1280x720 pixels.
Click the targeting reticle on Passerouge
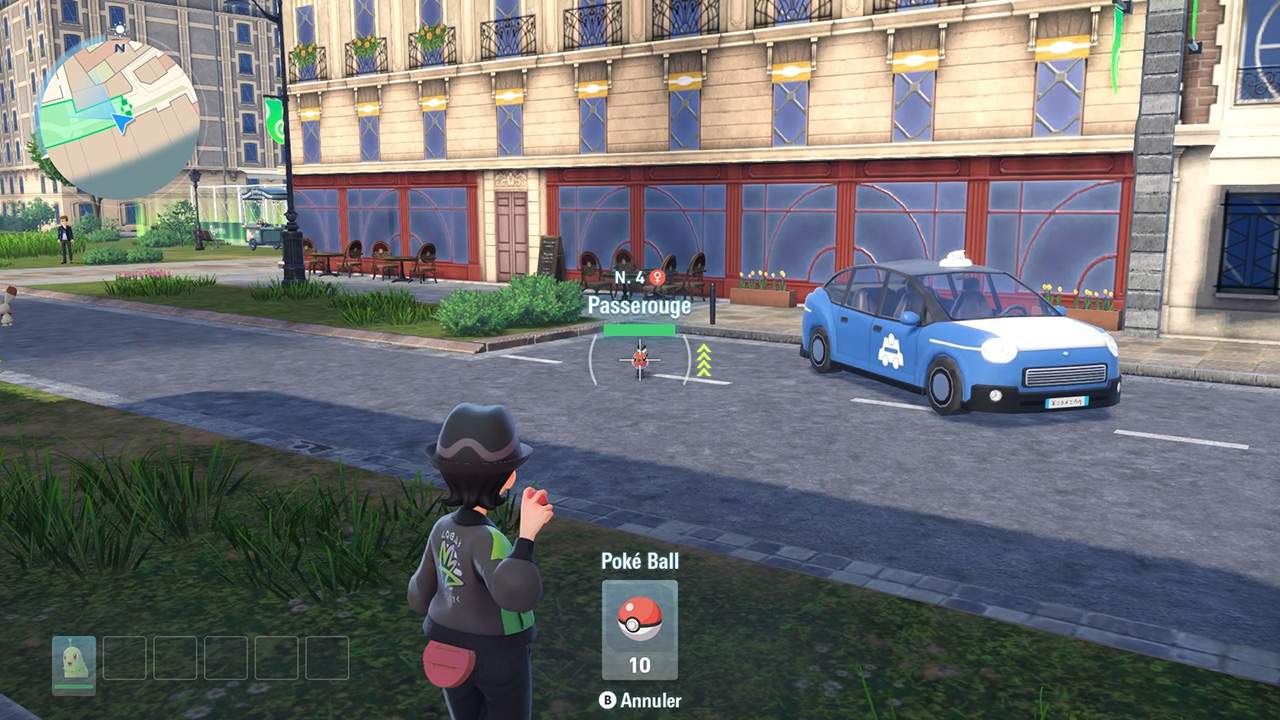pos(640,360)
